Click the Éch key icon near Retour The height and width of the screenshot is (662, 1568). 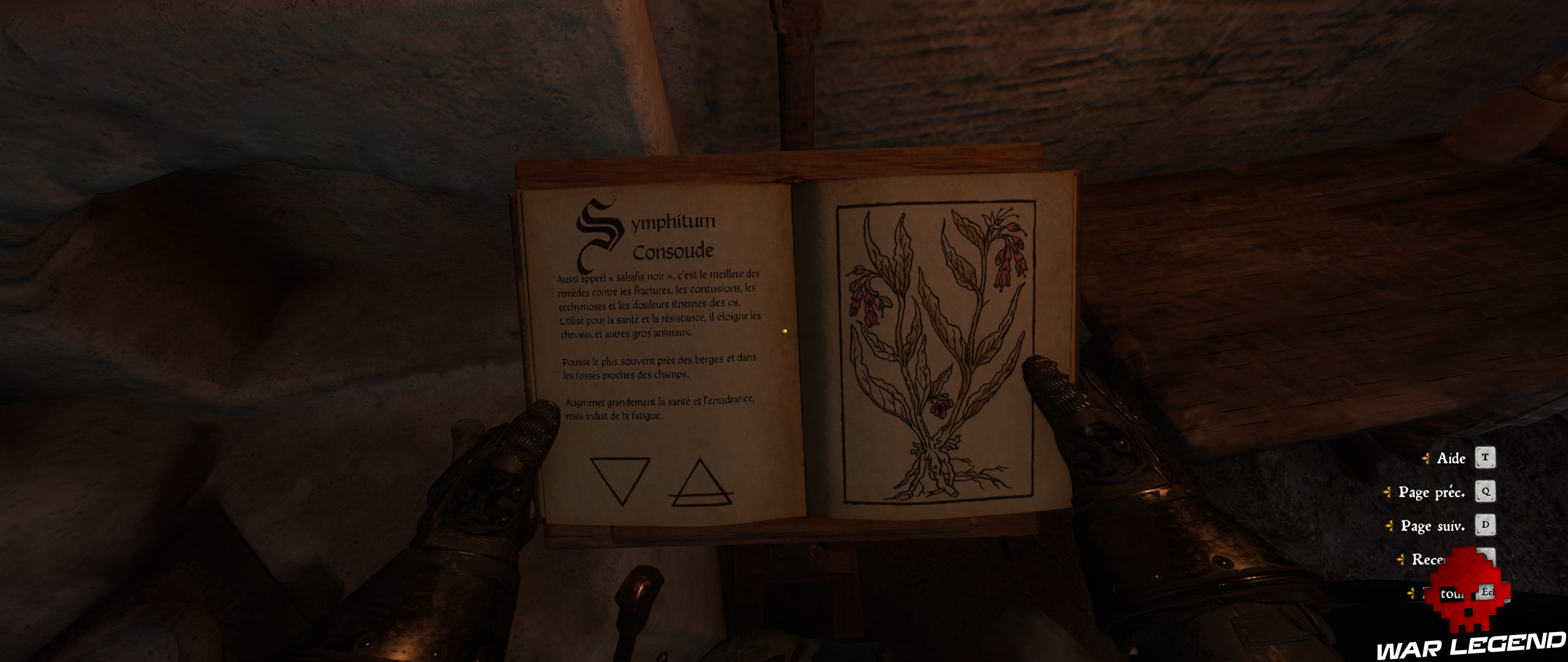[1487, 593]
